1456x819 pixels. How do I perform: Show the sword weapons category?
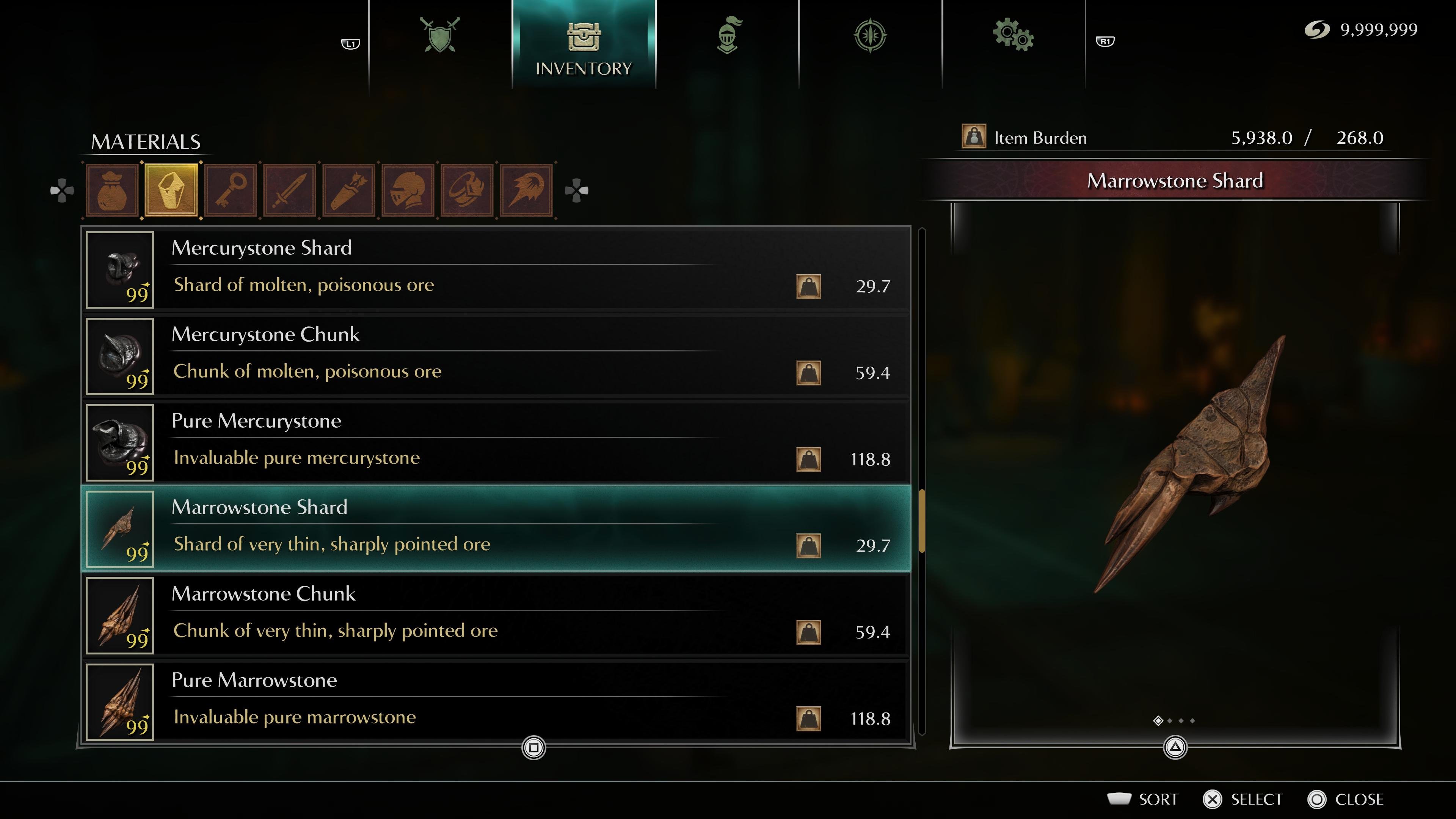pos(290,190)
